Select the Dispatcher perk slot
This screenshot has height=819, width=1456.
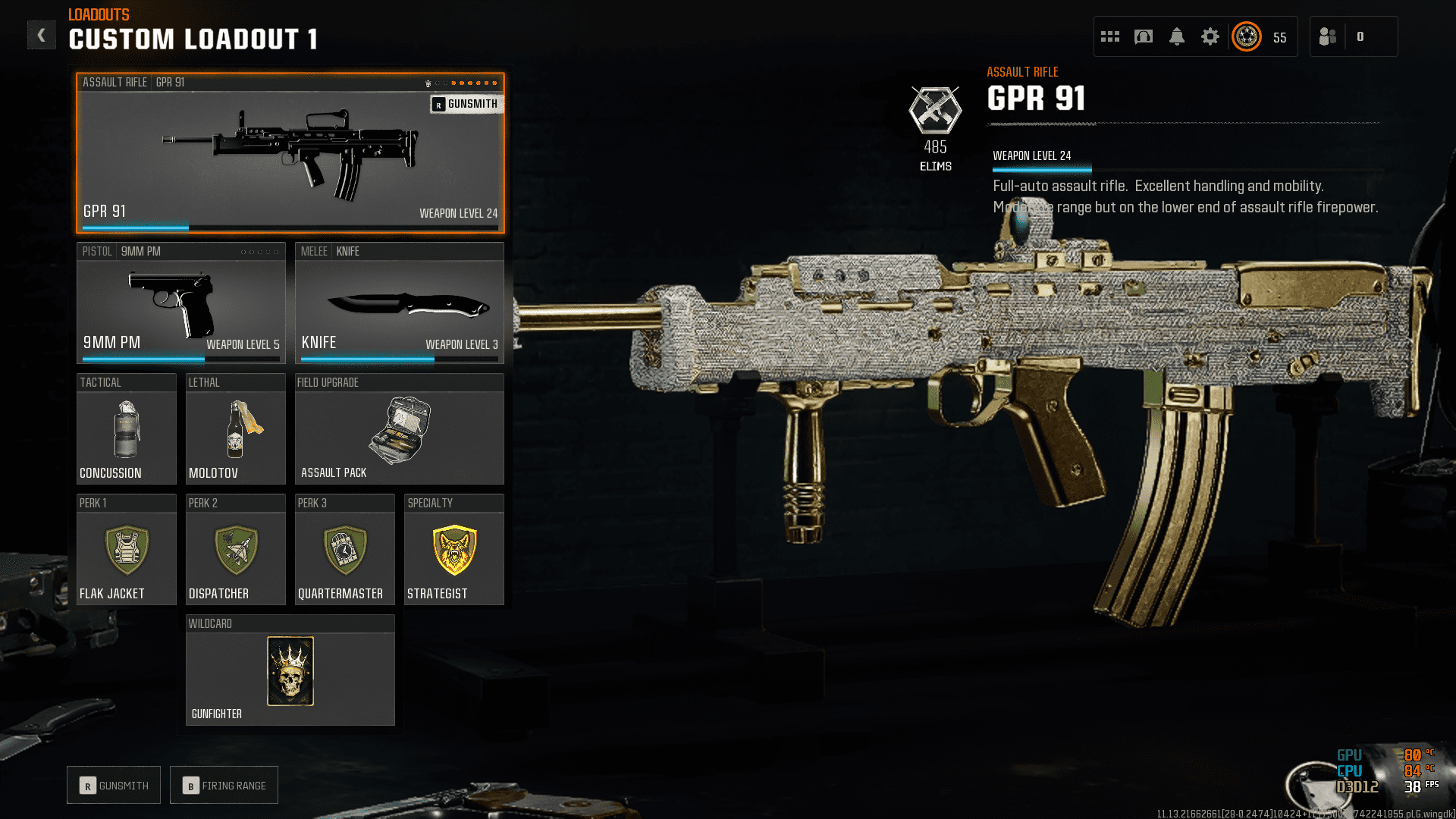pos(235,550)
